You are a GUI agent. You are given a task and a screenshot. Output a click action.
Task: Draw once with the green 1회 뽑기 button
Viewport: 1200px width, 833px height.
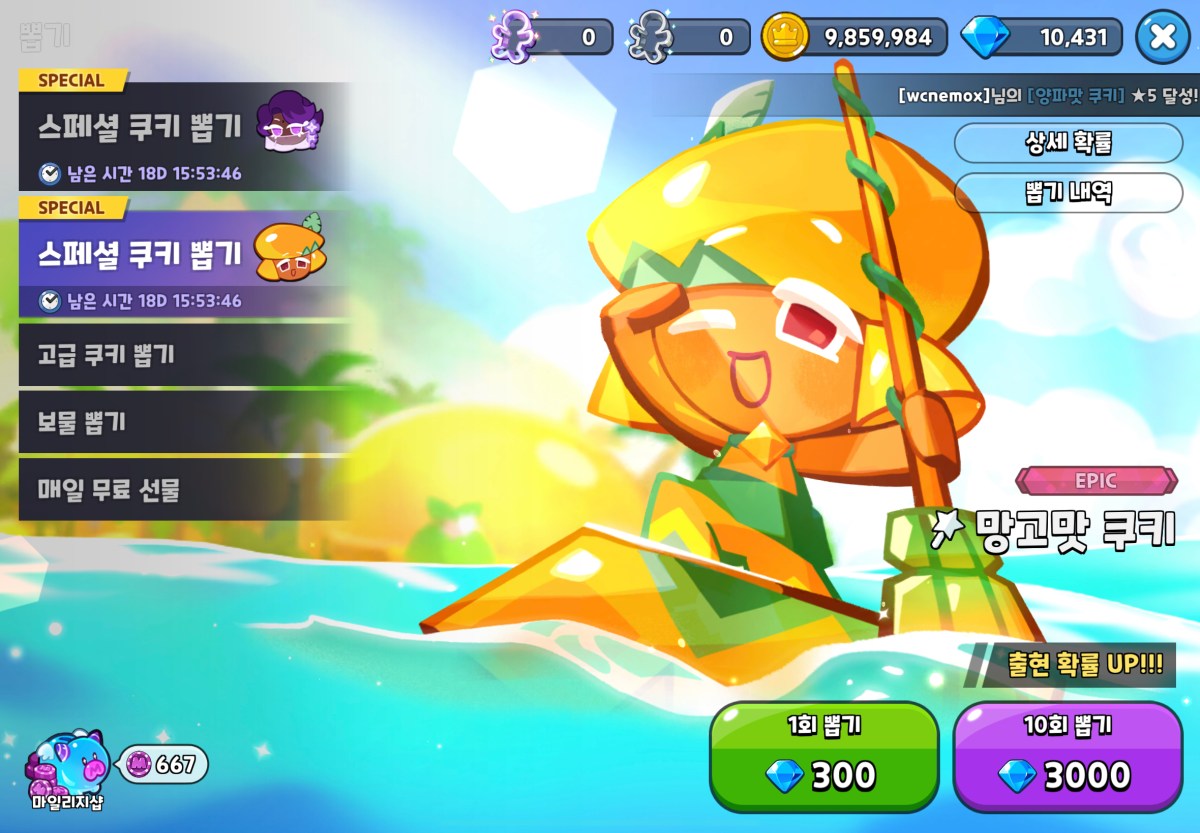[824, 756]
